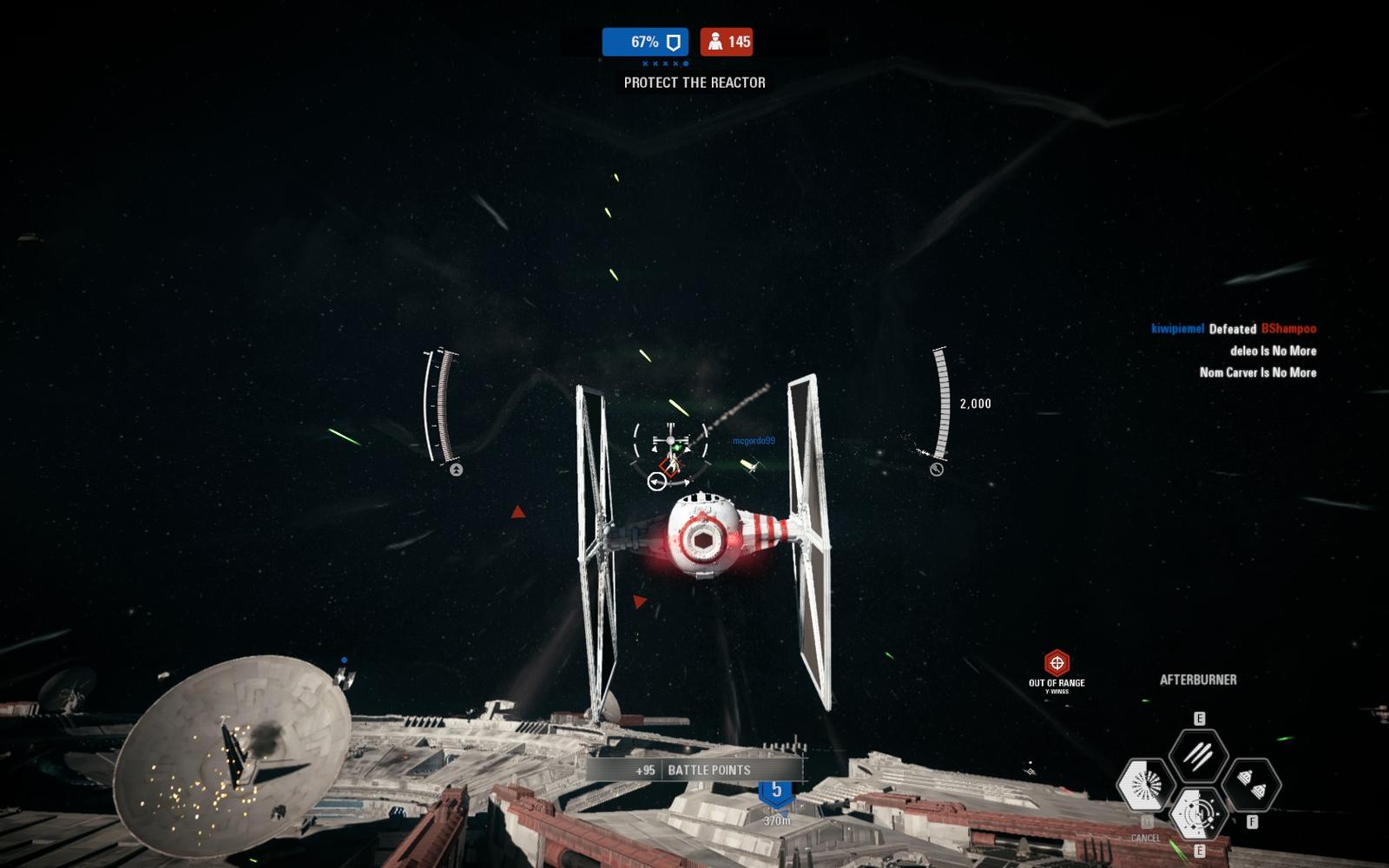The height and width of the screenshot is (868, 1389).
Task: Select the radial burst ability hexagon
Action: [x=1146, y=786]
